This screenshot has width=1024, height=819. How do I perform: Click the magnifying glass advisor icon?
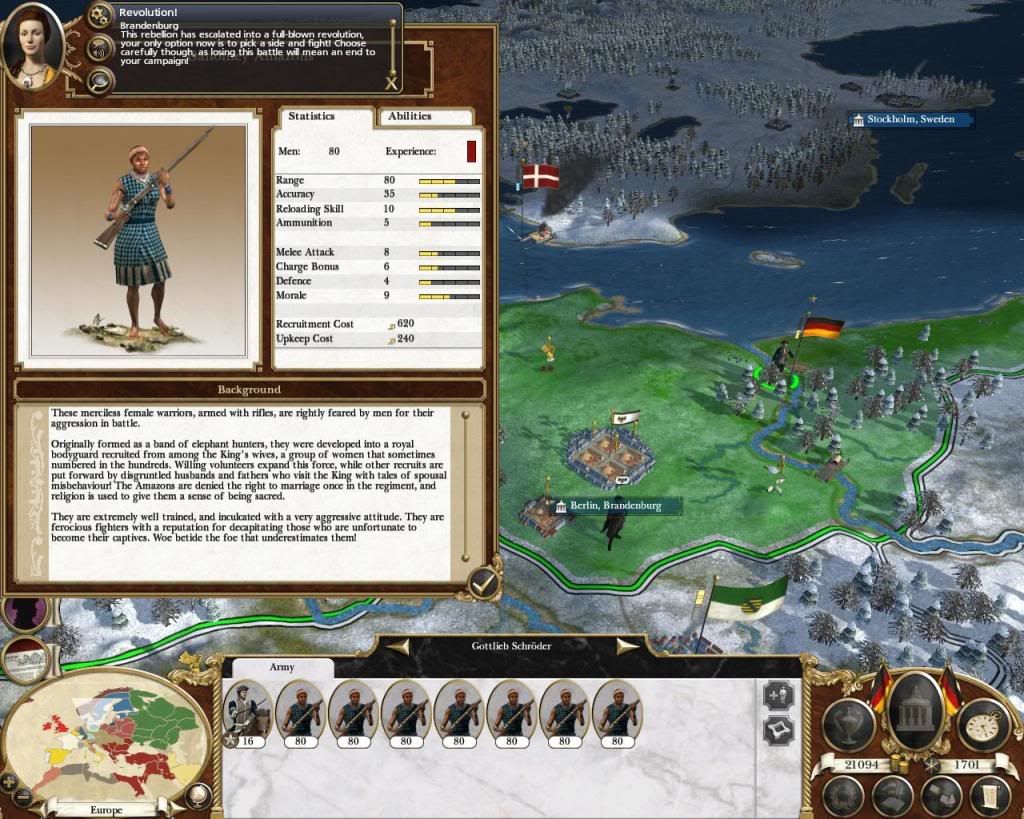pyautogui.click(x=100, y=80)
